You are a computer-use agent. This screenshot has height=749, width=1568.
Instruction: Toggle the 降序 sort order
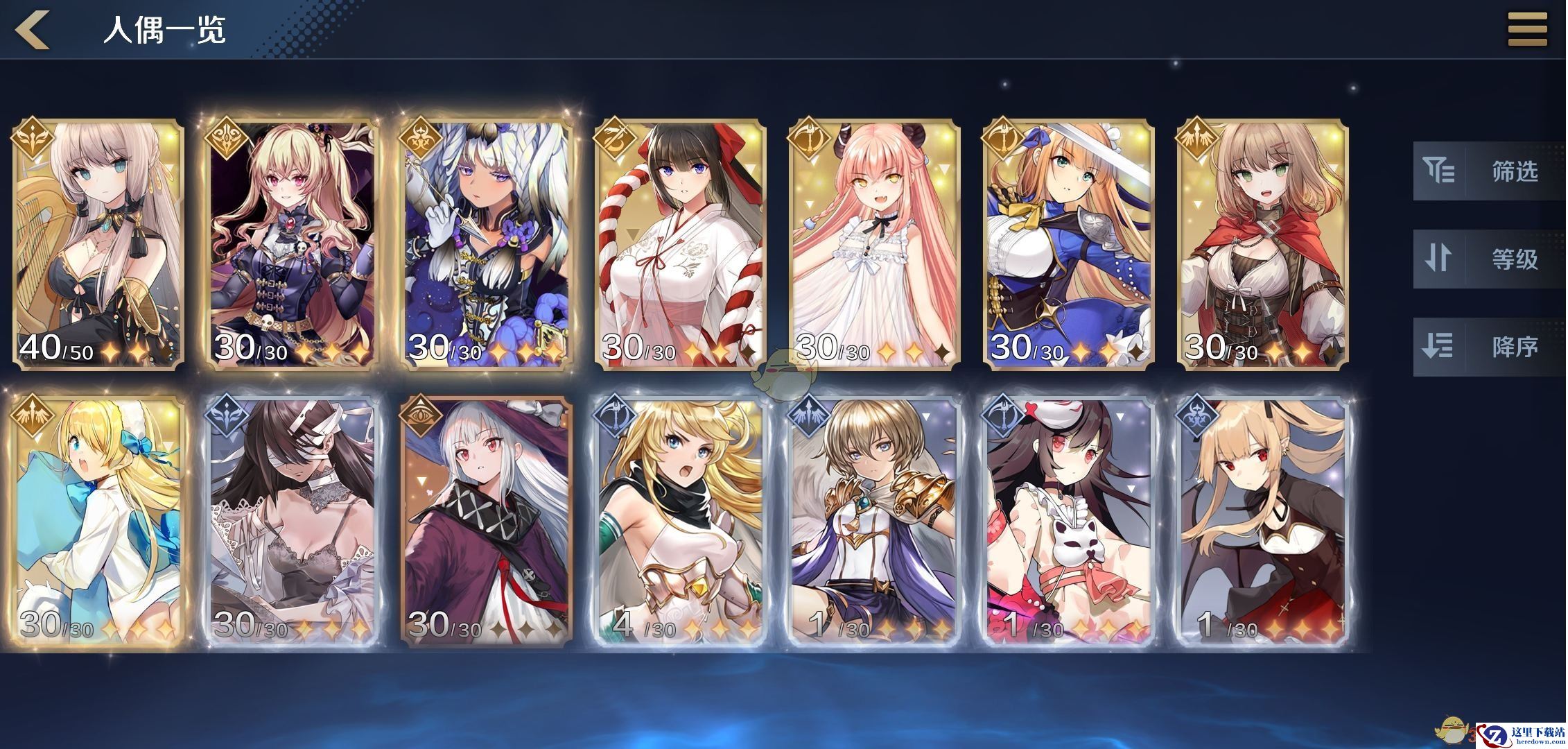click(x=1488, y=347)
